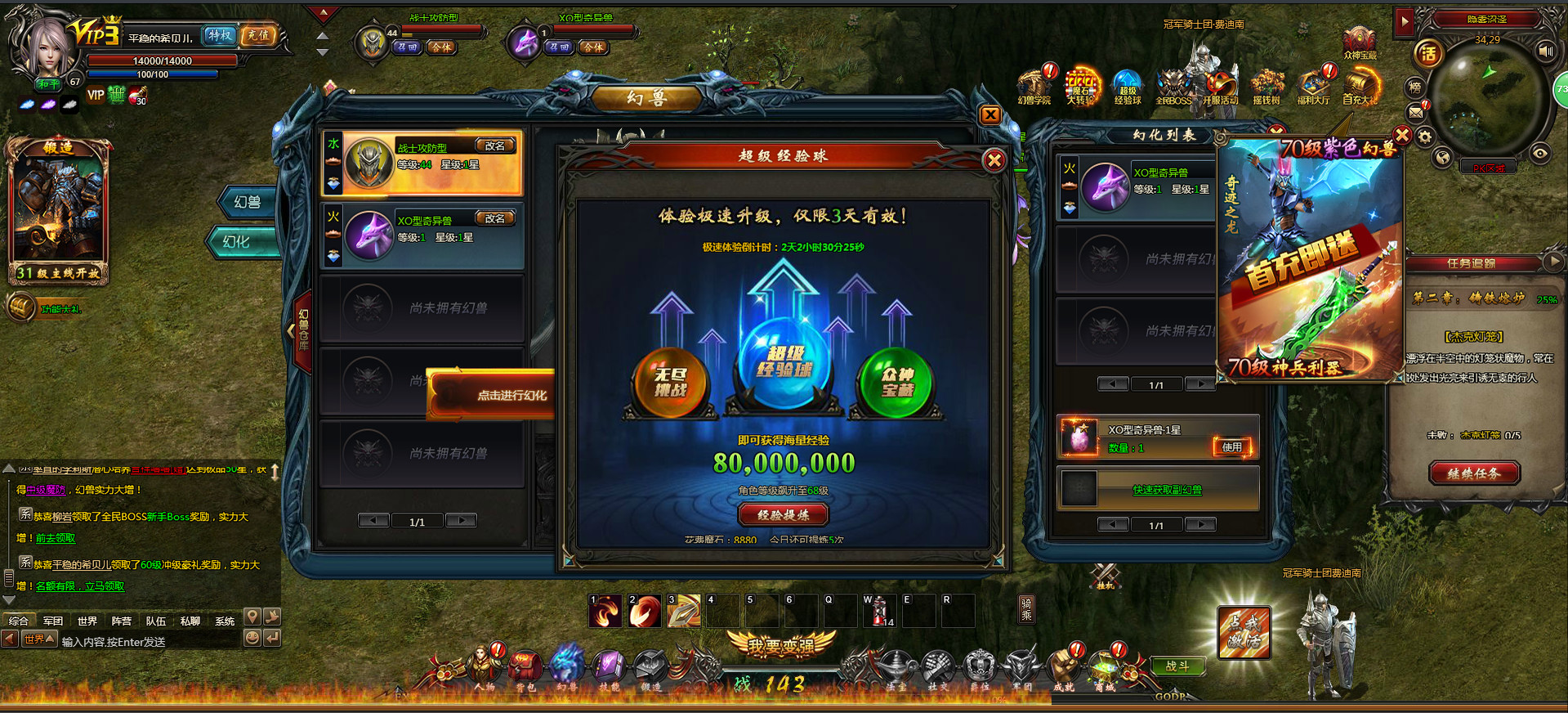This screenshot has width=1568, height=713.
Task: Click the achievement progress bar at bottom
Action: click(x=997, y=700)
